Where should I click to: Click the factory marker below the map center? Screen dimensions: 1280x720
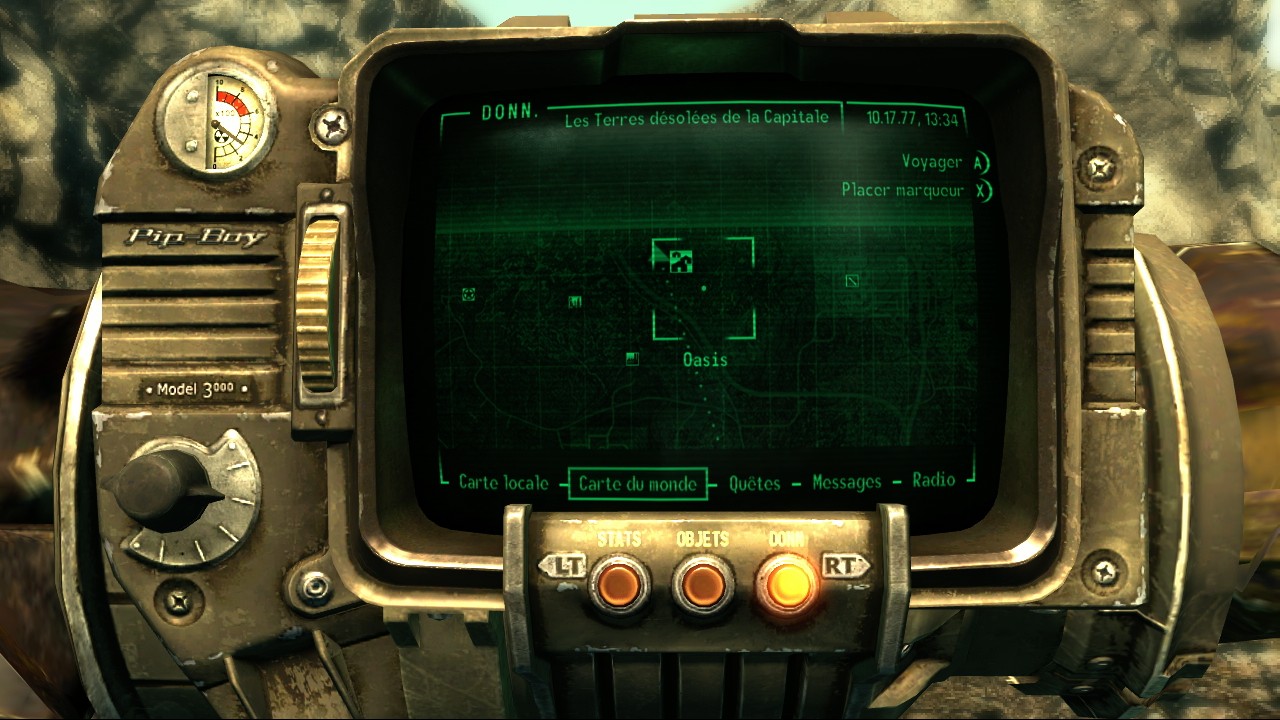633,360
